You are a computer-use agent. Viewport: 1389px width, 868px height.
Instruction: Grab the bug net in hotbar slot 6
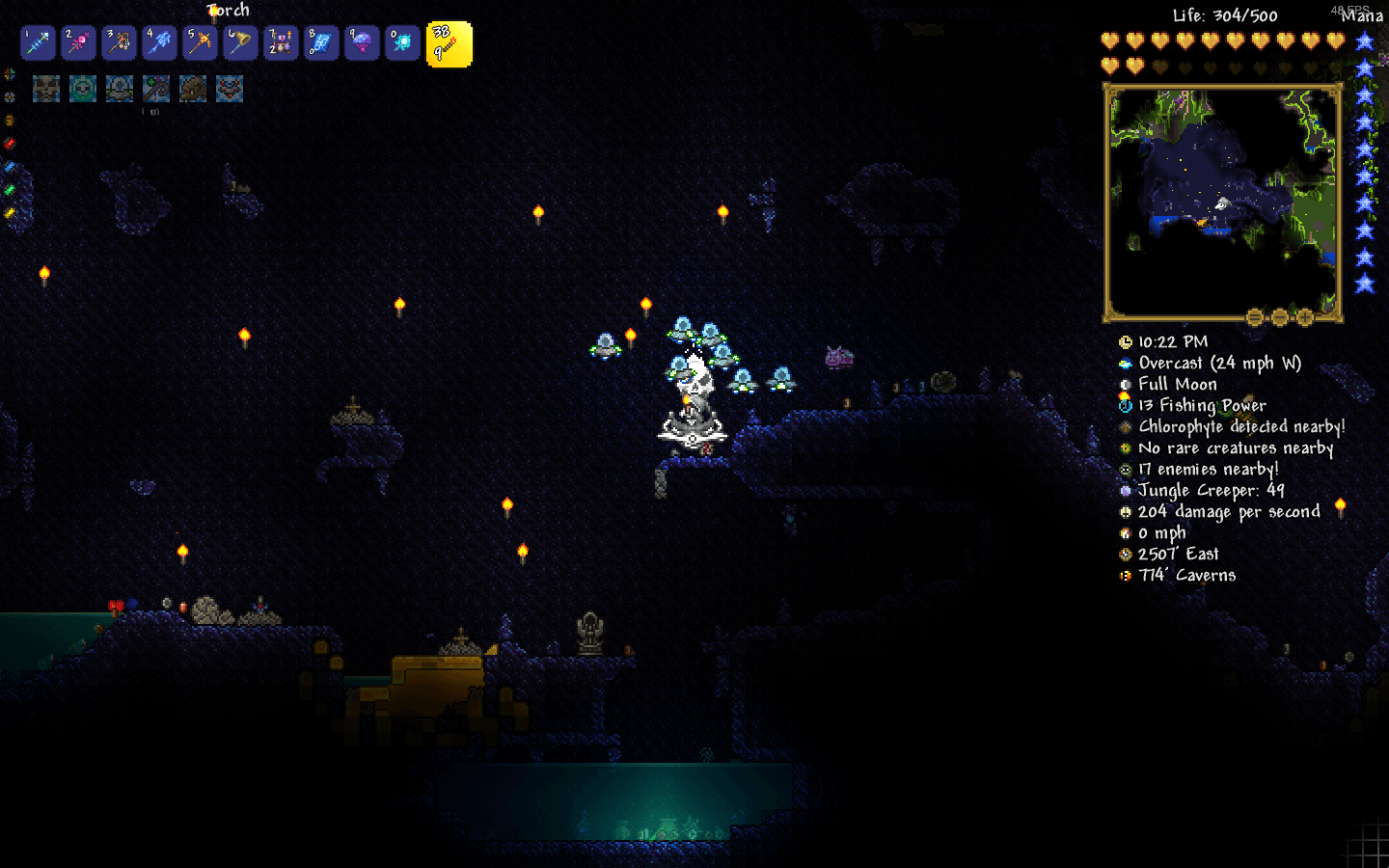coord(240,43)
